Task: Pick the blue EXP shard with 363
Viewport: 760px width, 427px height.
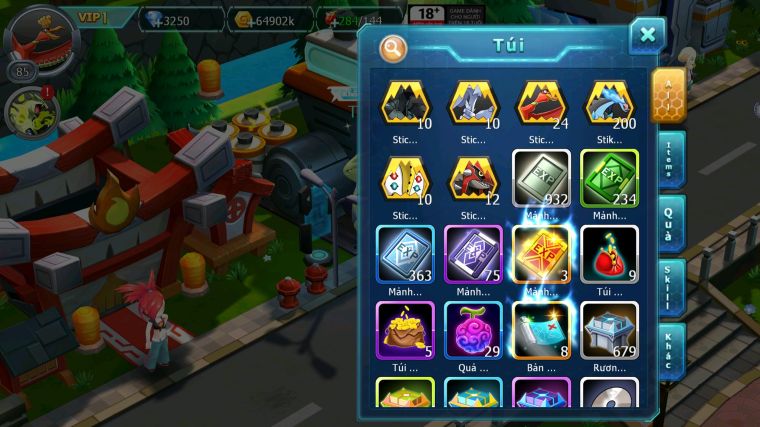Action: [405, 254]
